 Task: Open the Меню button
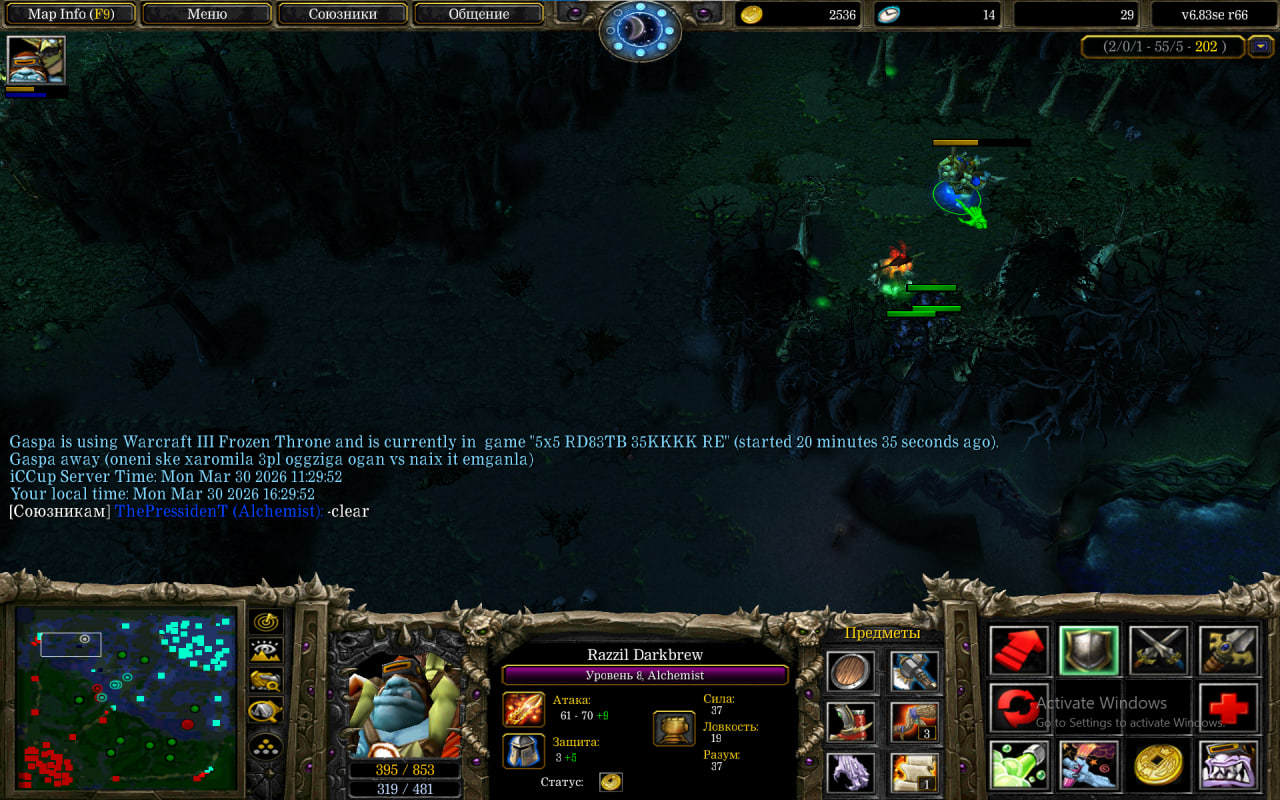(x=207, y=14)
